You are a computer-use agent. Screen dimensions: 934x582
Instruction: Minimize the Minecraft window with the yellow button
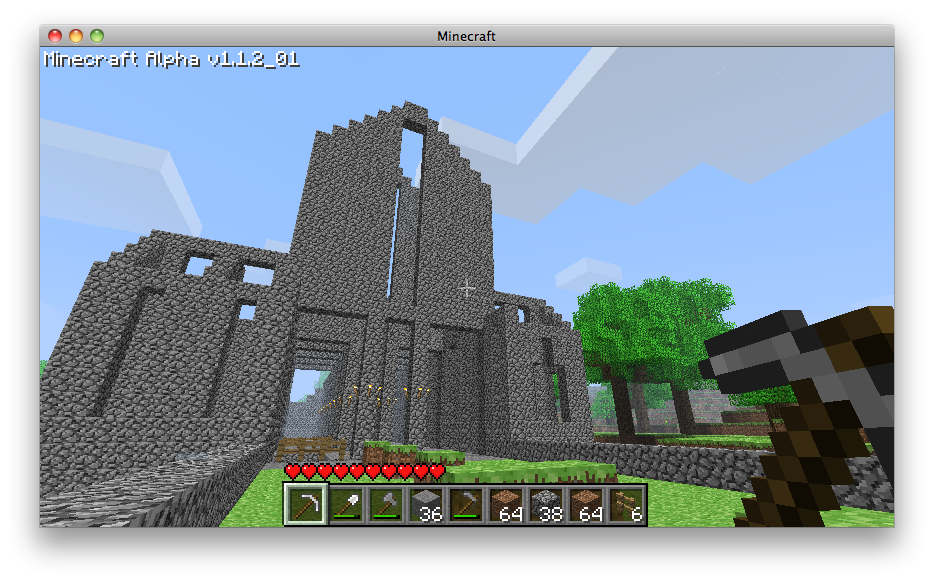click(76, 36)
